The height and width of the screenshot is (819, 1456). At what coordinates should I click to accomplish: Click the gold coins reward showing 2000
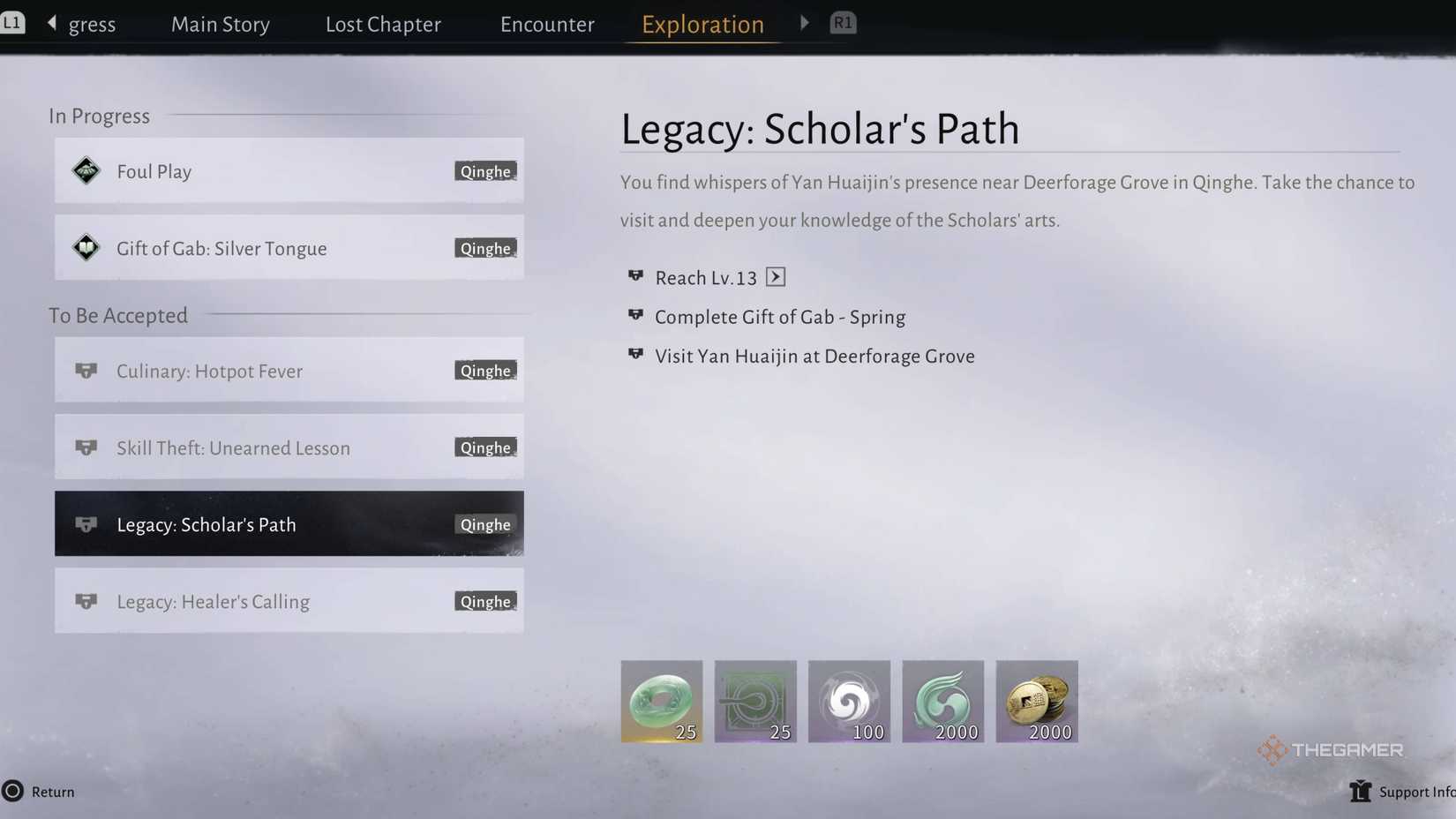[x=1036, y=701]
